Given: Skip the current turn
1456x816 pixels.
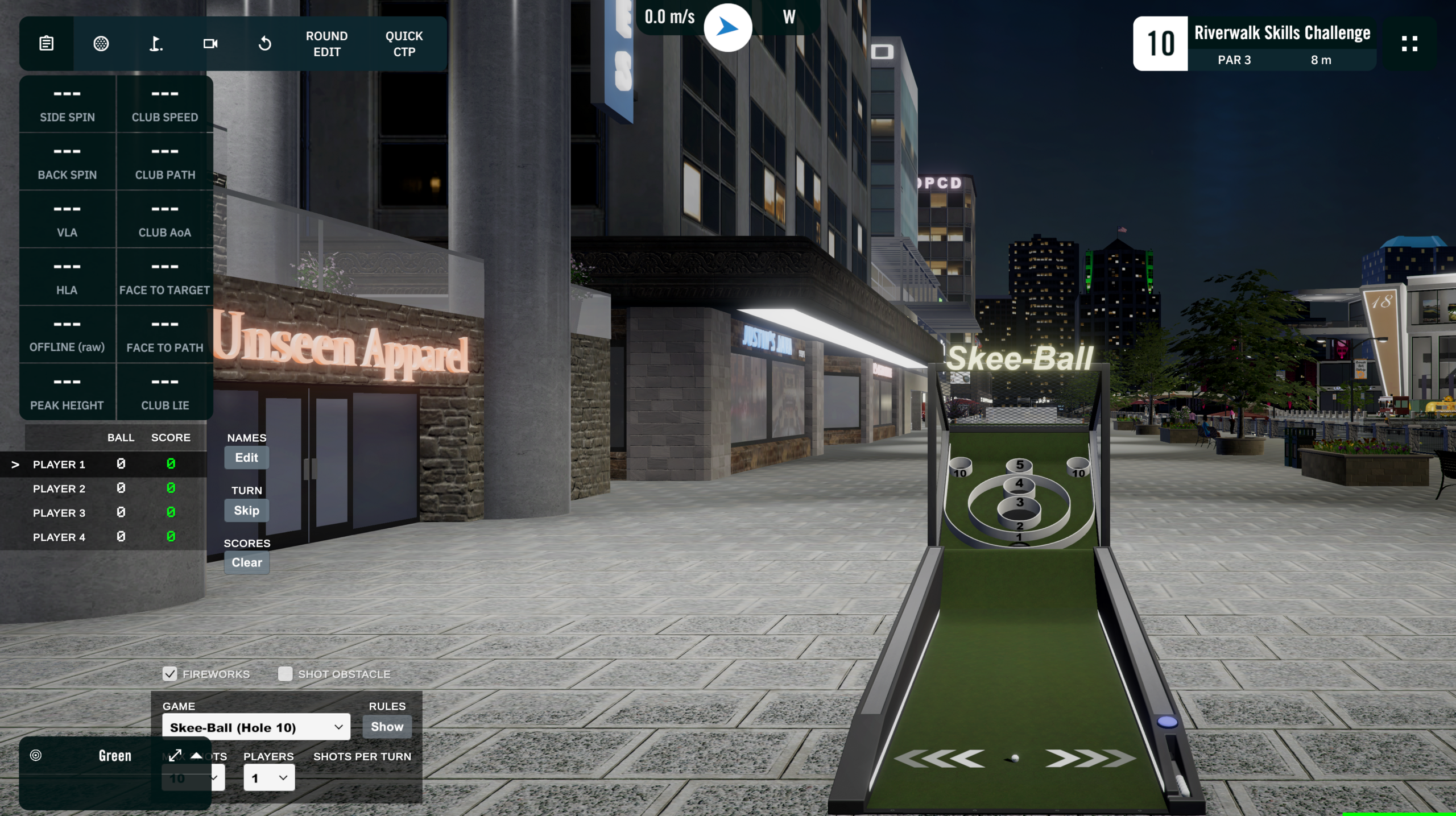Looking at the screenshot, I should [x=246, y=511].
